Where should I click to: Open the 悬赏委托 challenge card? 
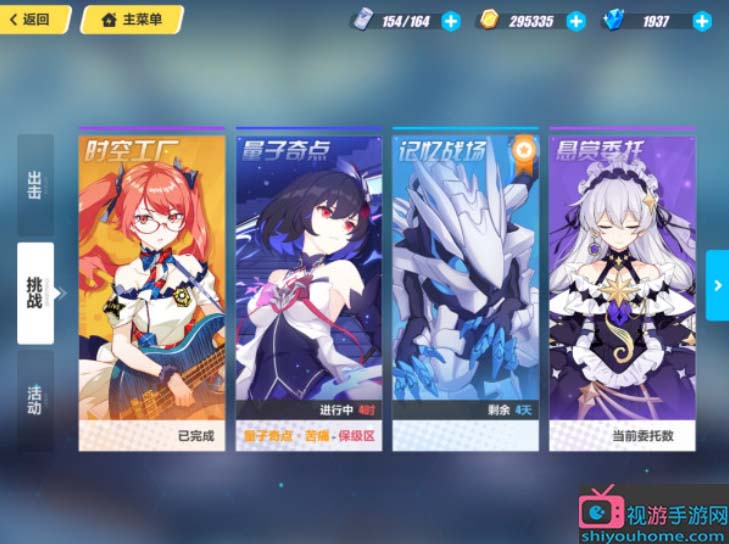click(622, 290)
